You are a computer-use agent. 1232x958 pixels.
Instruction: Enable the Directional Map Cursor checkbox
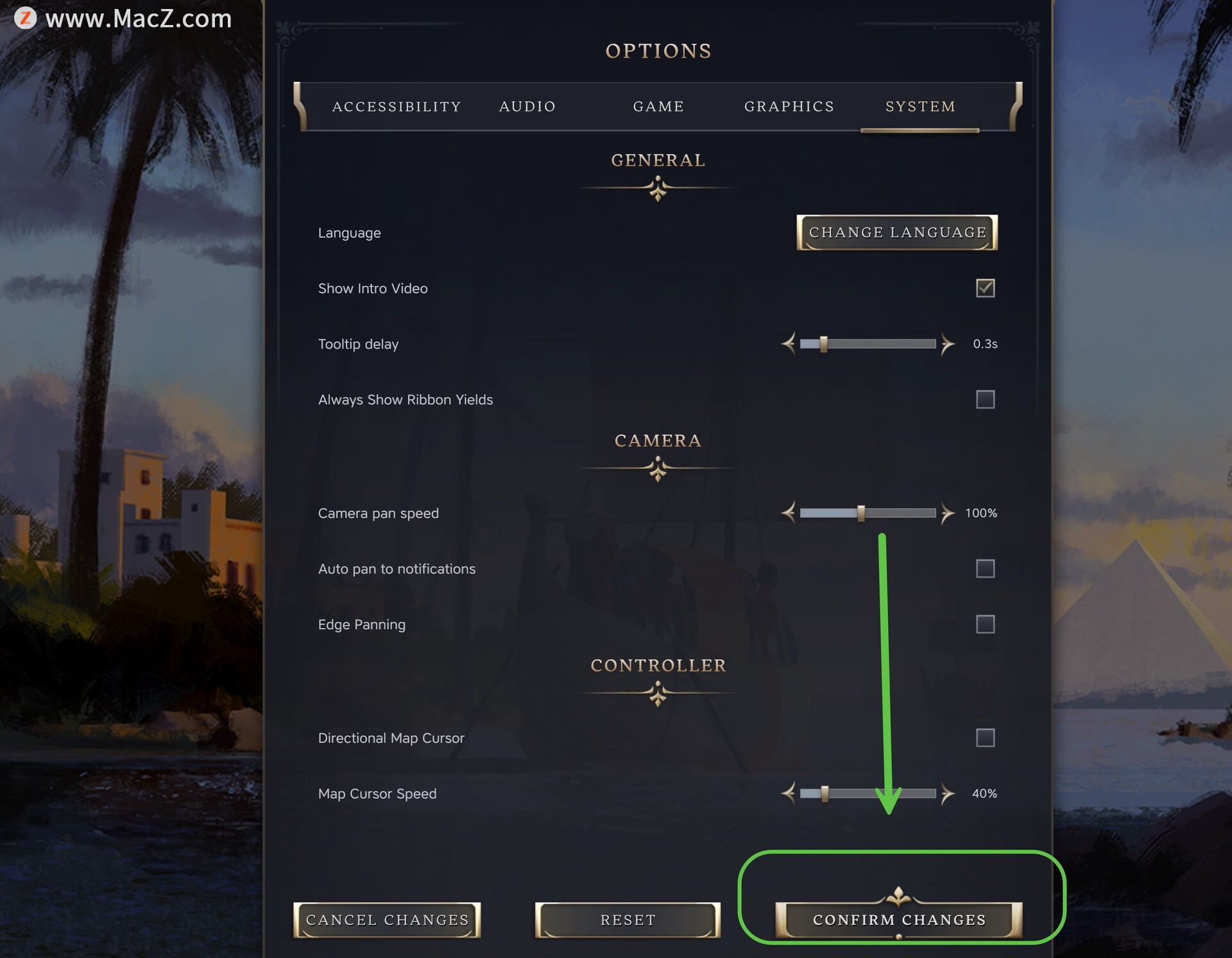point(985,738)
